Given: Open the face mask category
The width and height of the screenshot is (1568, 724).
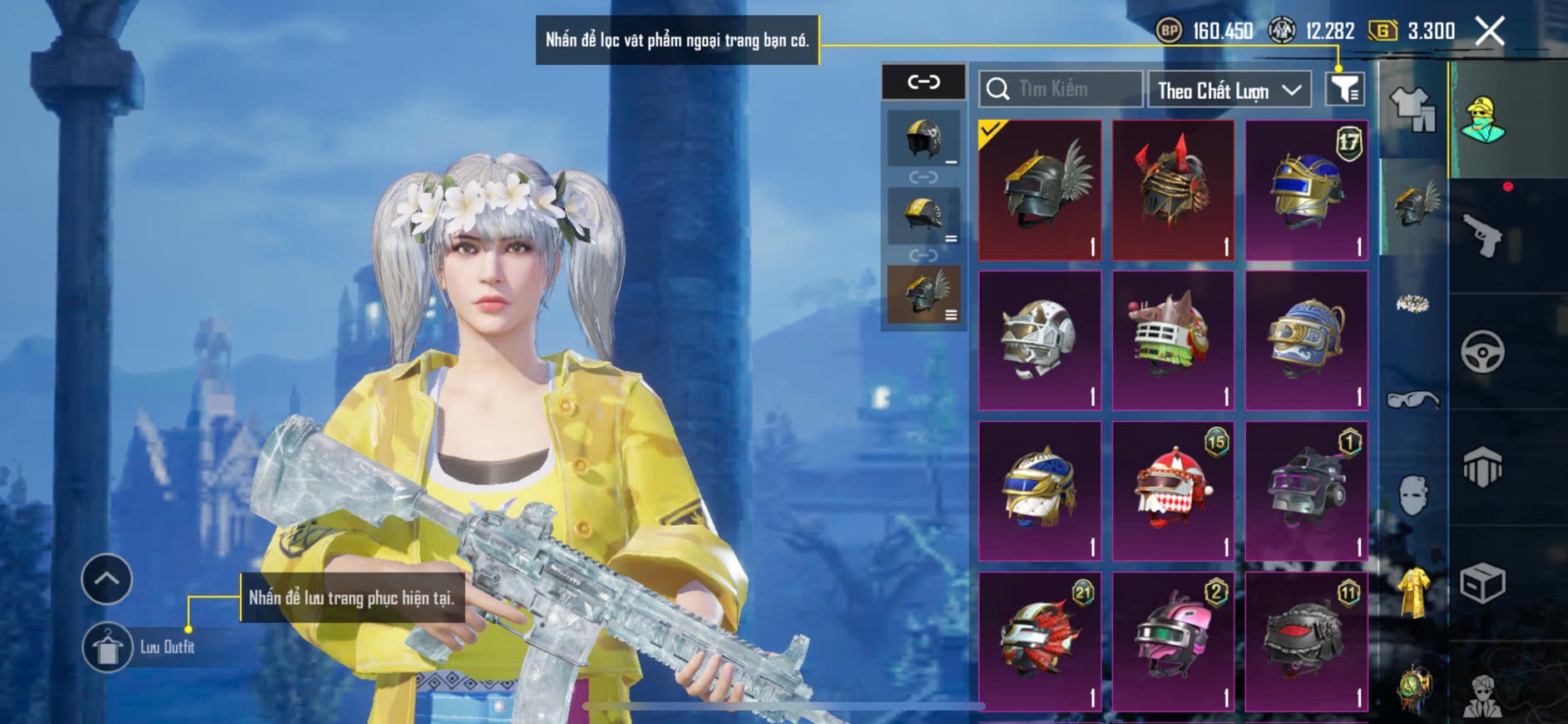Looking at the screenshot, I should click(x=1413, y=495).
